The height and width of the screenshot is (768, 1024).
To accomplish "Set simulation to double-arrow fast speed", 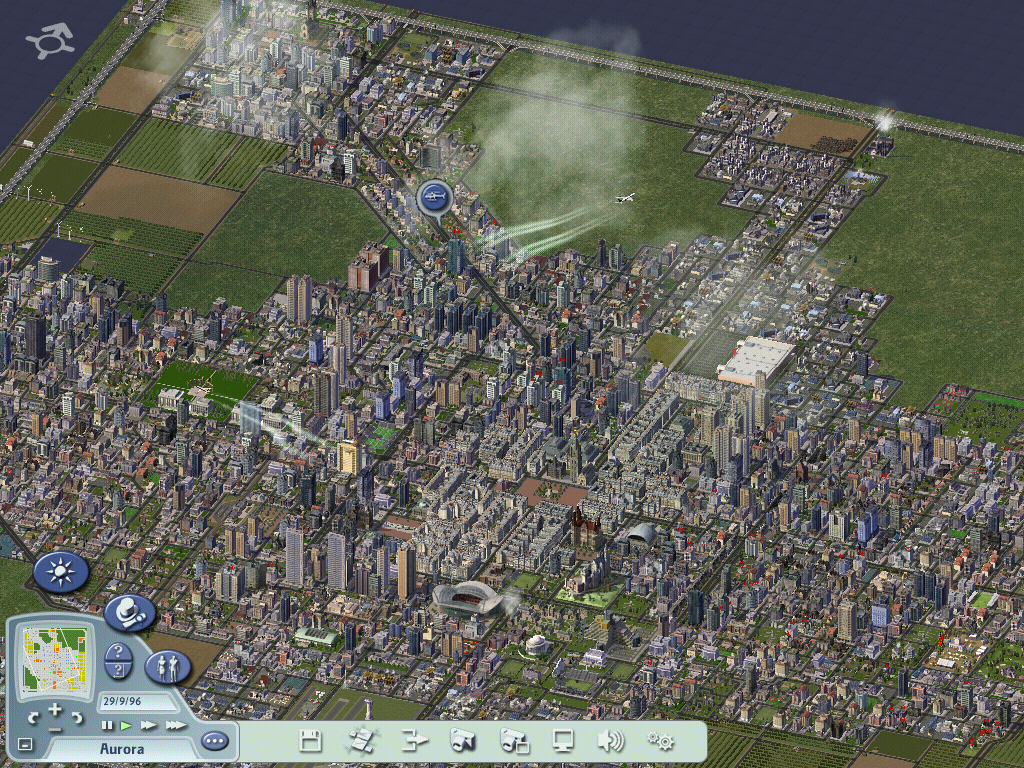I will pos(148,725).
